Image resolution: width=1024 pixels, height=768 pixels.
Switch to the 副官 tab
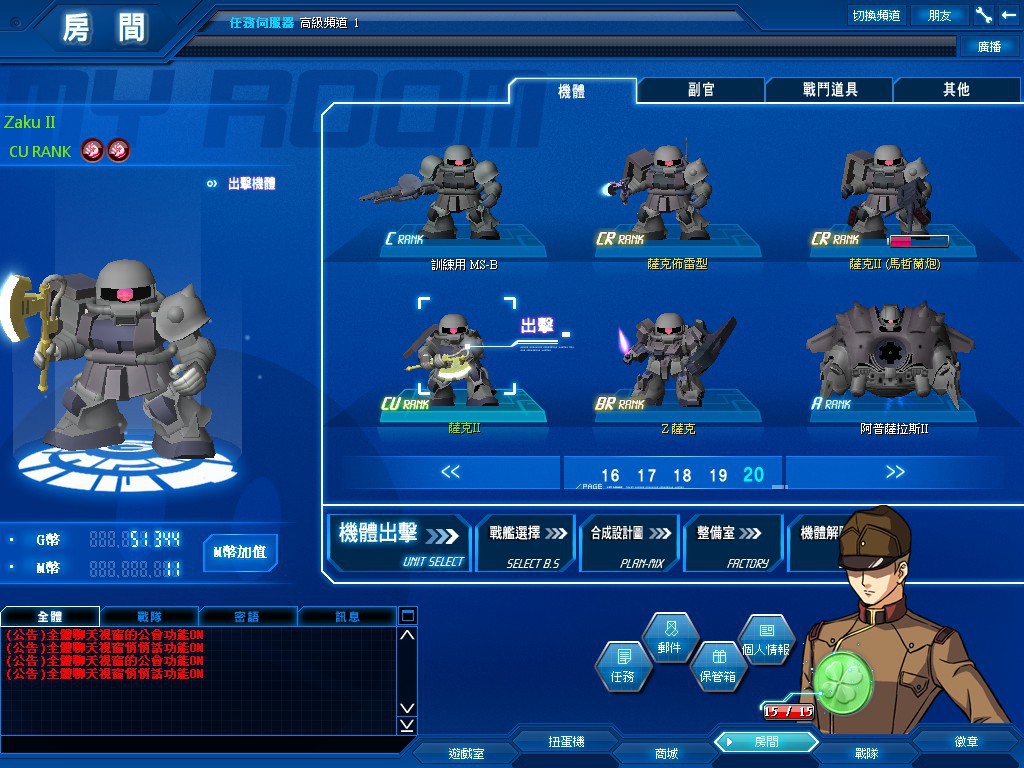tap(701, 90)
